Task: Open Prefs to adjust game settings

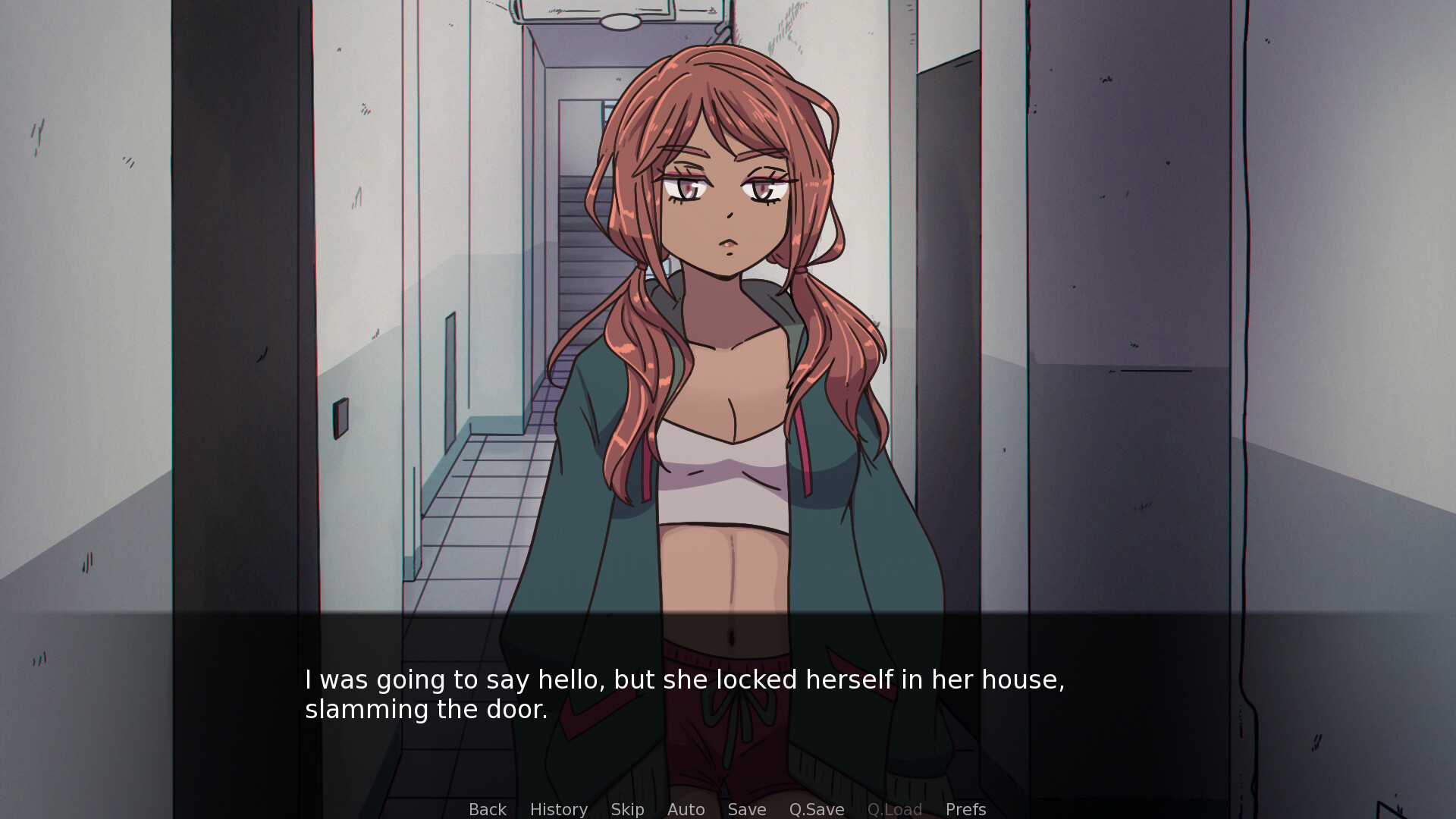Action: tap(965, 809)
